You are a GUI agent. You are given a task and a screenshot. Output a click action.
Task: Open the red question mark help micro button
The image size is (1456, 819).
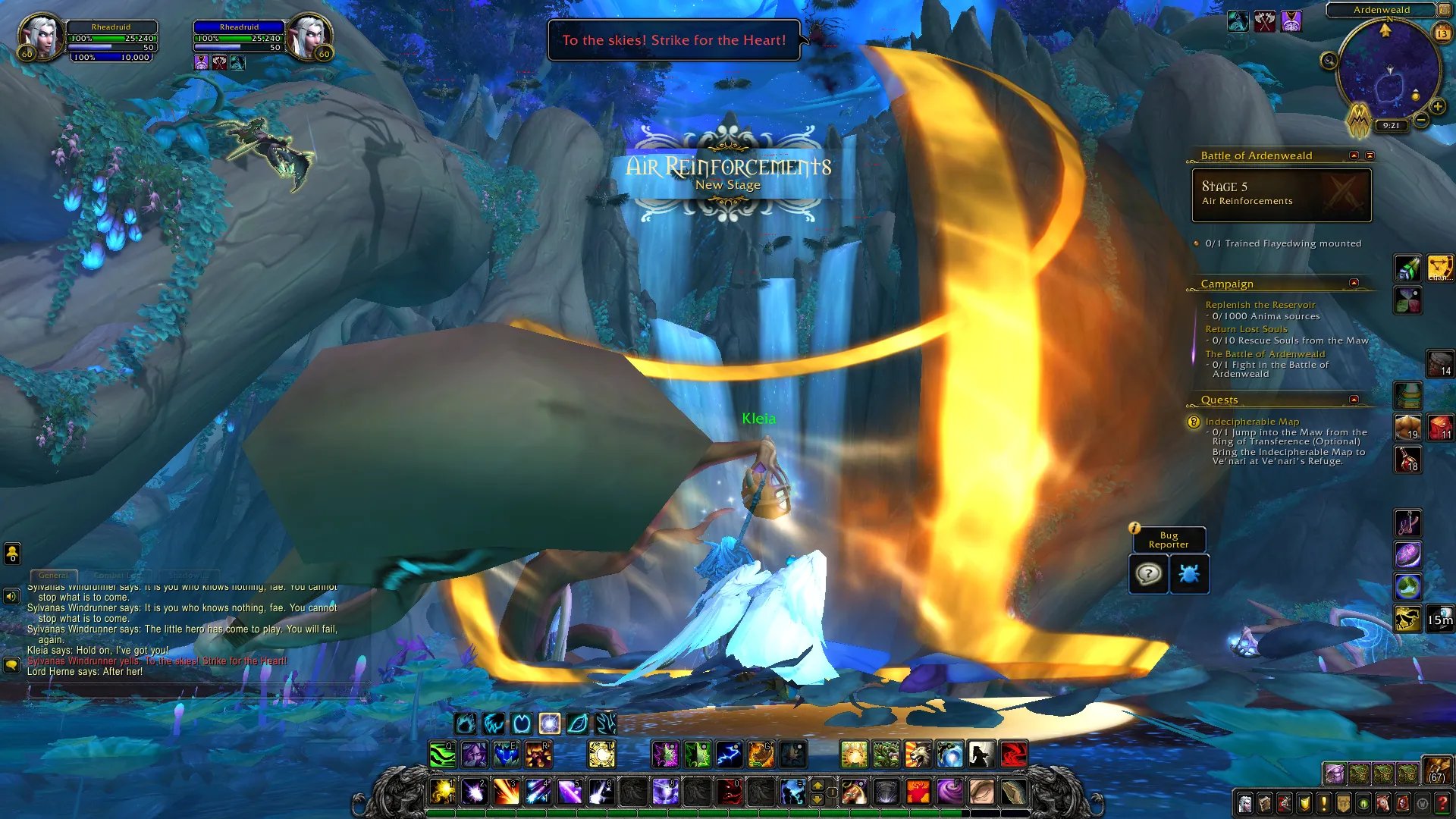[x=1442, y=803]
